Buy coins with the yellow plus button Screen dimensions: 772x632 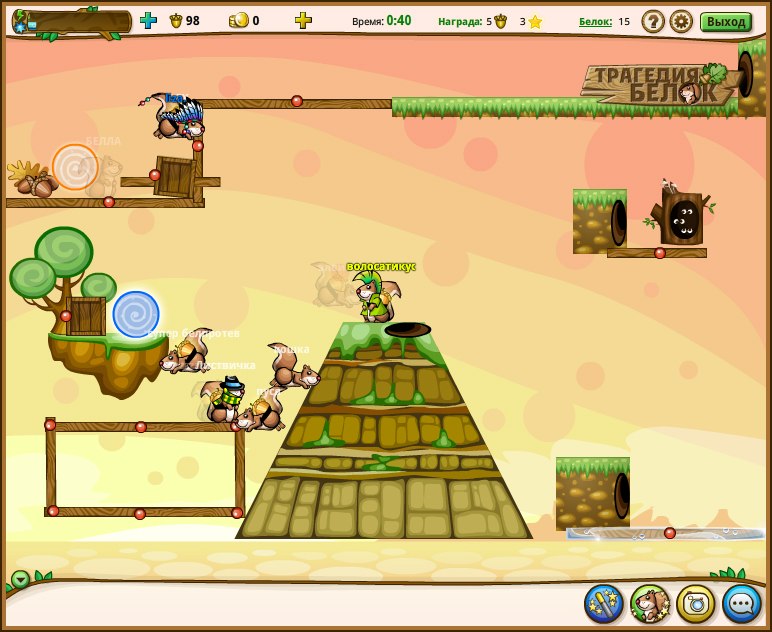pyautogui.click(x=303, y=20)
